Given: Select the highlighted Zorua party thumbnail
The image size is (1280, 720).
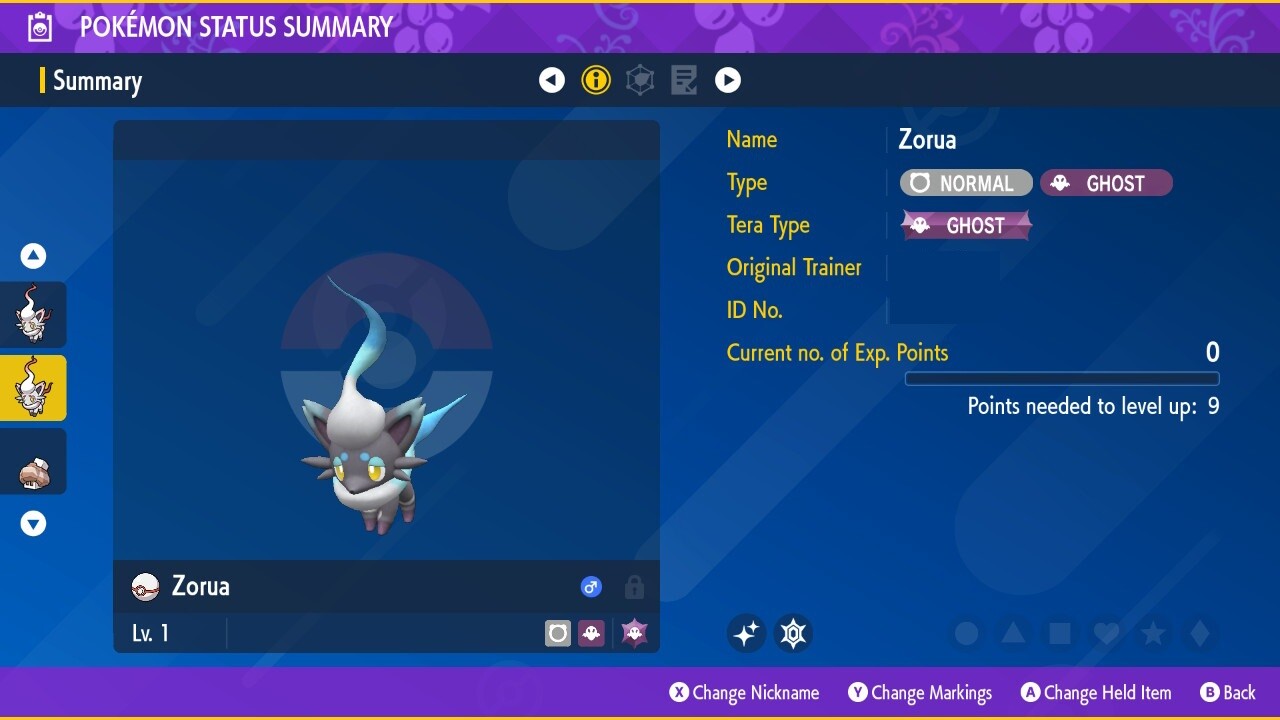Looking at the screenshot, I should tap(33, 388).
